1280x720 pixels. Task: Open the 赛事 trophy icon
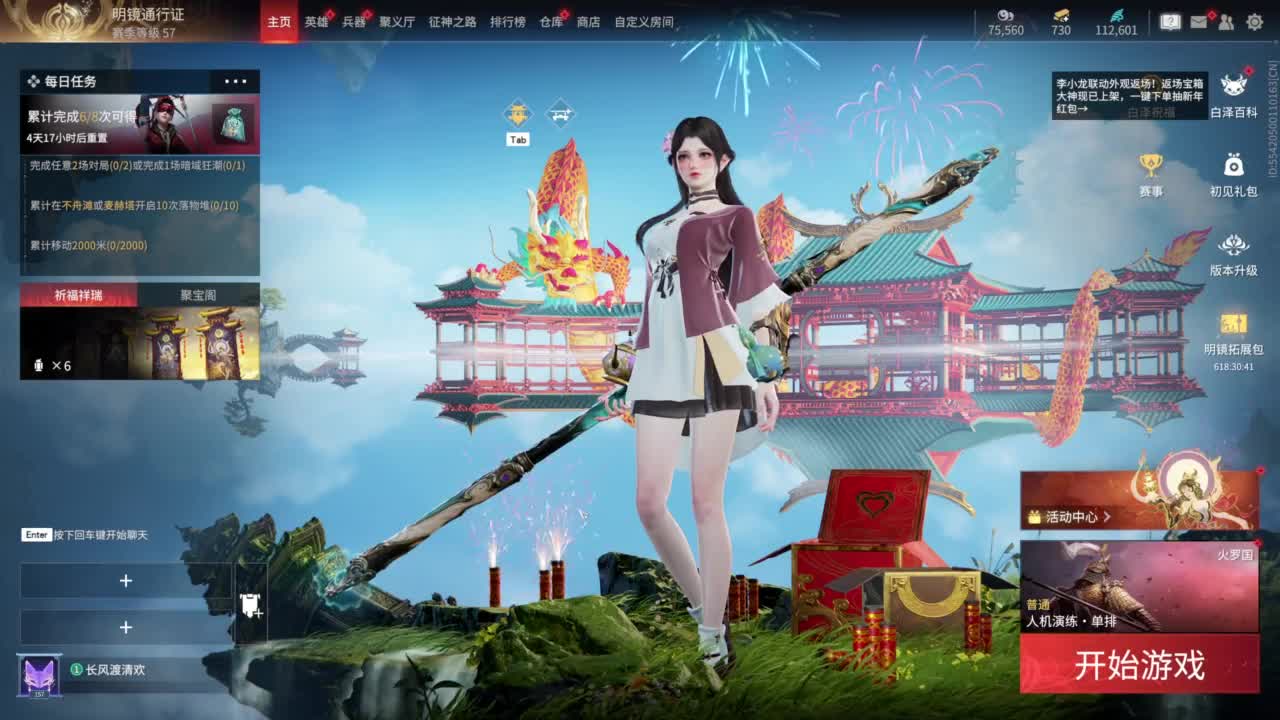pyautogui.click(x=1150, y=164)
